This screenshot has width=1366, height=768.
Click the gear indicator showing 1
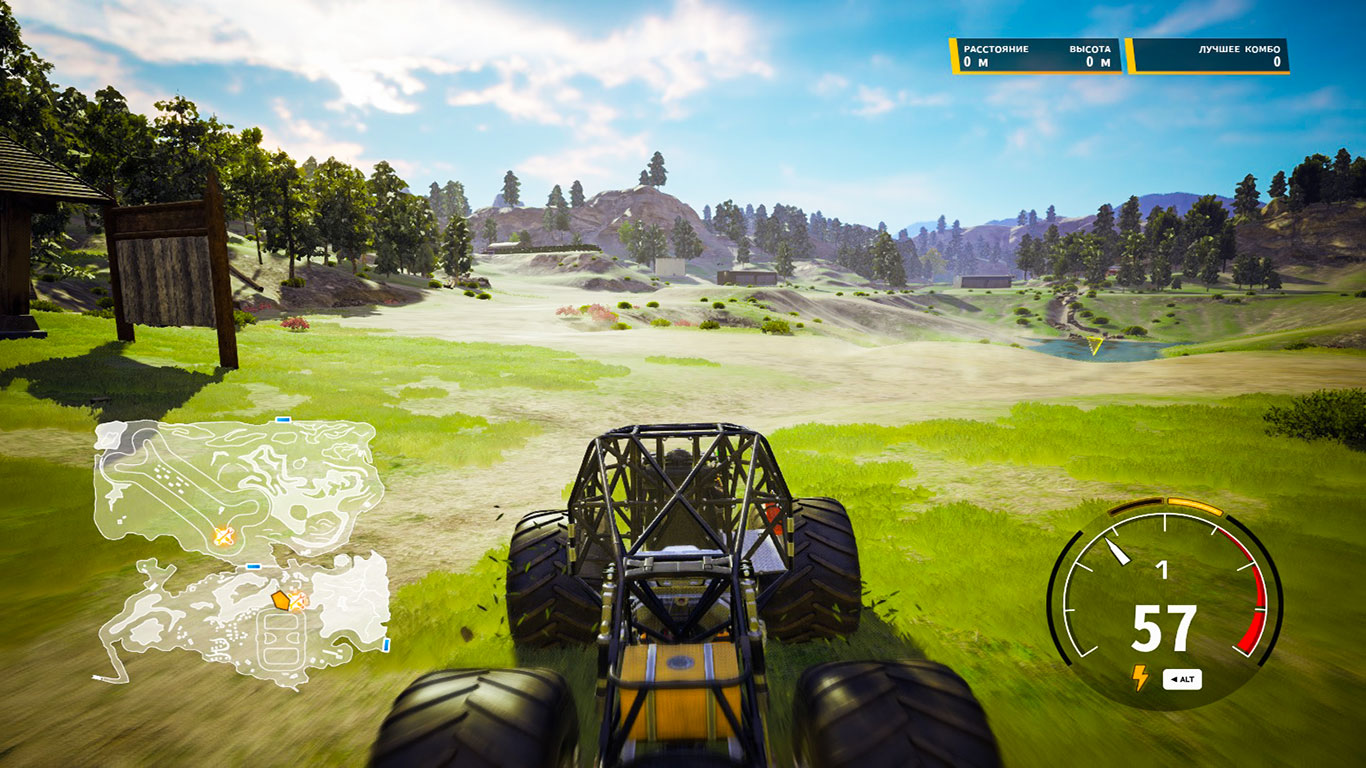1163,569
